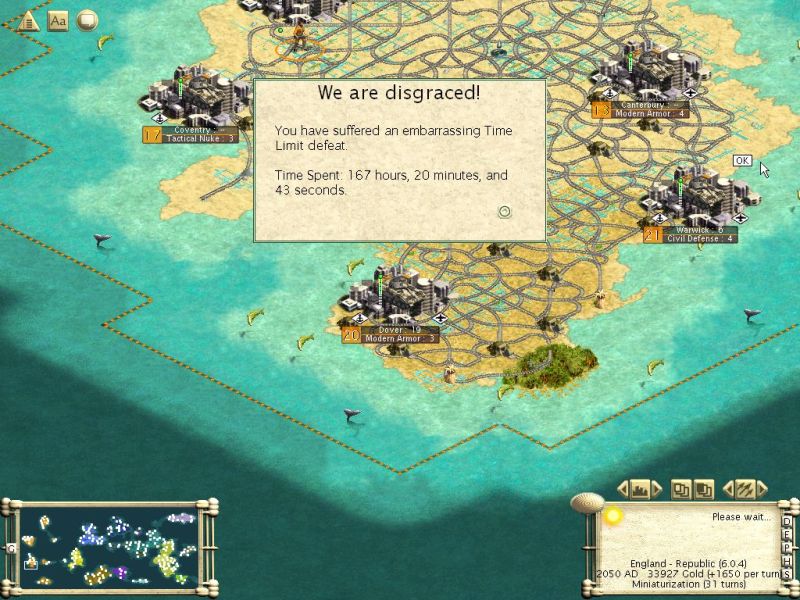This screenshot has height=600, width=800.
Task: Open the E advisor shortcut
Action: point(787,534)
